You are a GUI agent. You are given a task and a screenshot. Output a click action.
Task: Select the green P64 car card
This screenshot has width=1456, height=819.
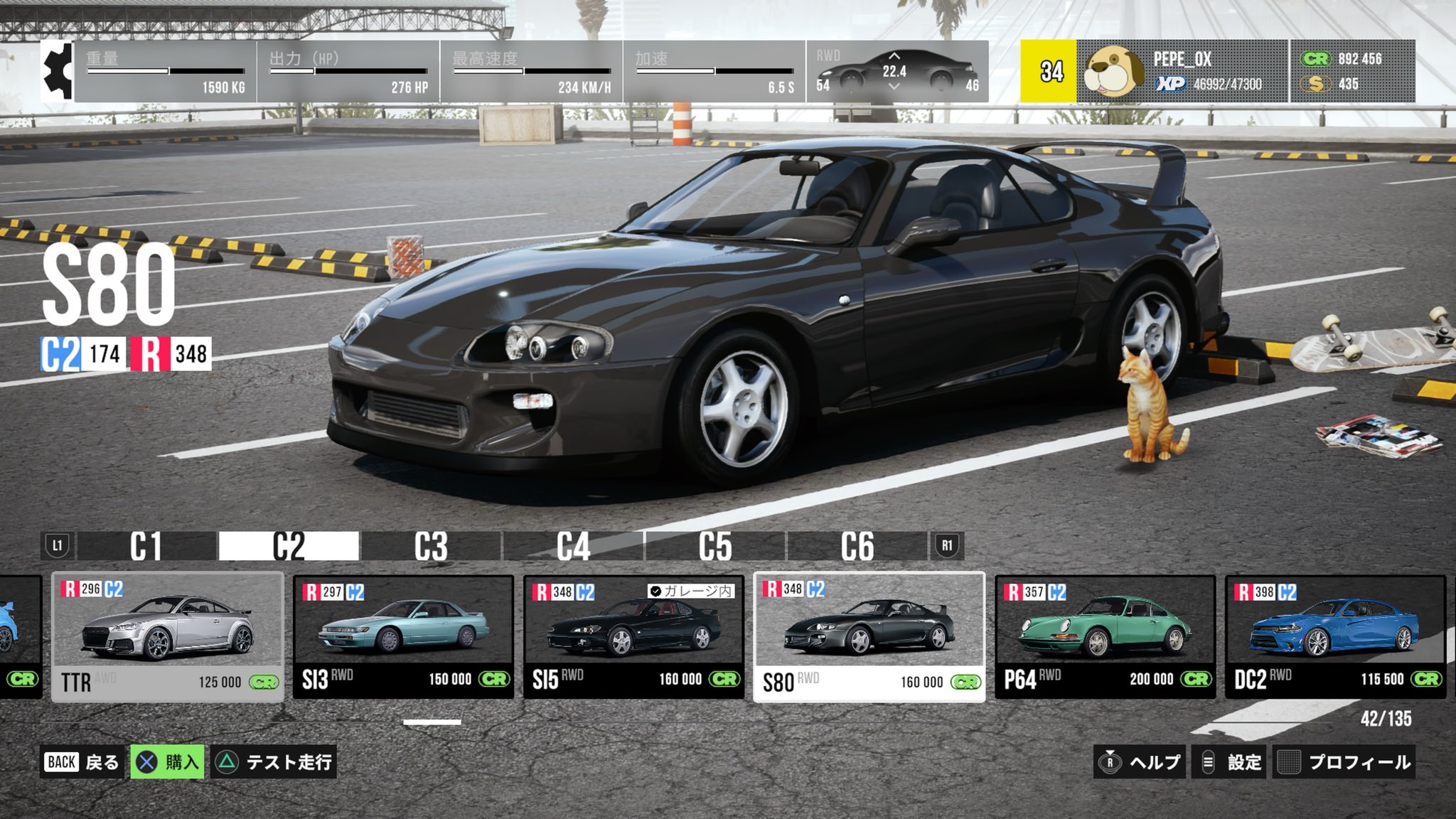click(1105, 637)
